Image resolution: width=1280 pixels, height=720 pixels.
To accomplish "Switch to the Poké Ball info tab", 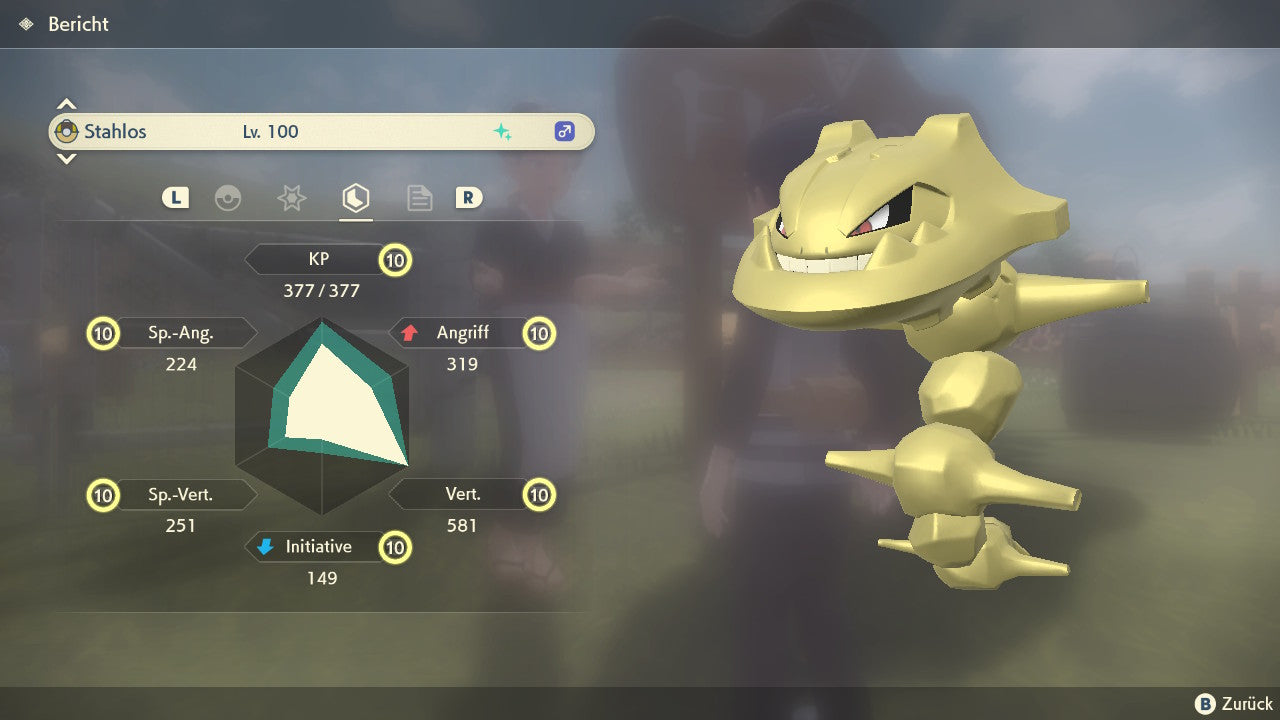I will (228, 198).
